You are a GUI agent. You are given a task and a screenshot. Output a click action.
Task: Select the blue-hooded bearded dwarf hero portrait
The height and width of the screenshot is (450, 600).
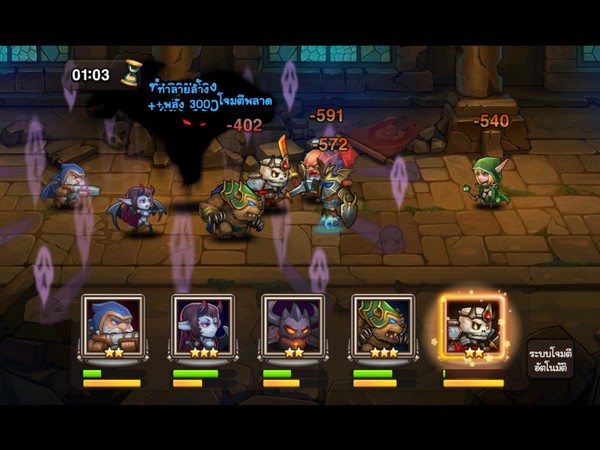pyautogui.click(x=112, y=326)
